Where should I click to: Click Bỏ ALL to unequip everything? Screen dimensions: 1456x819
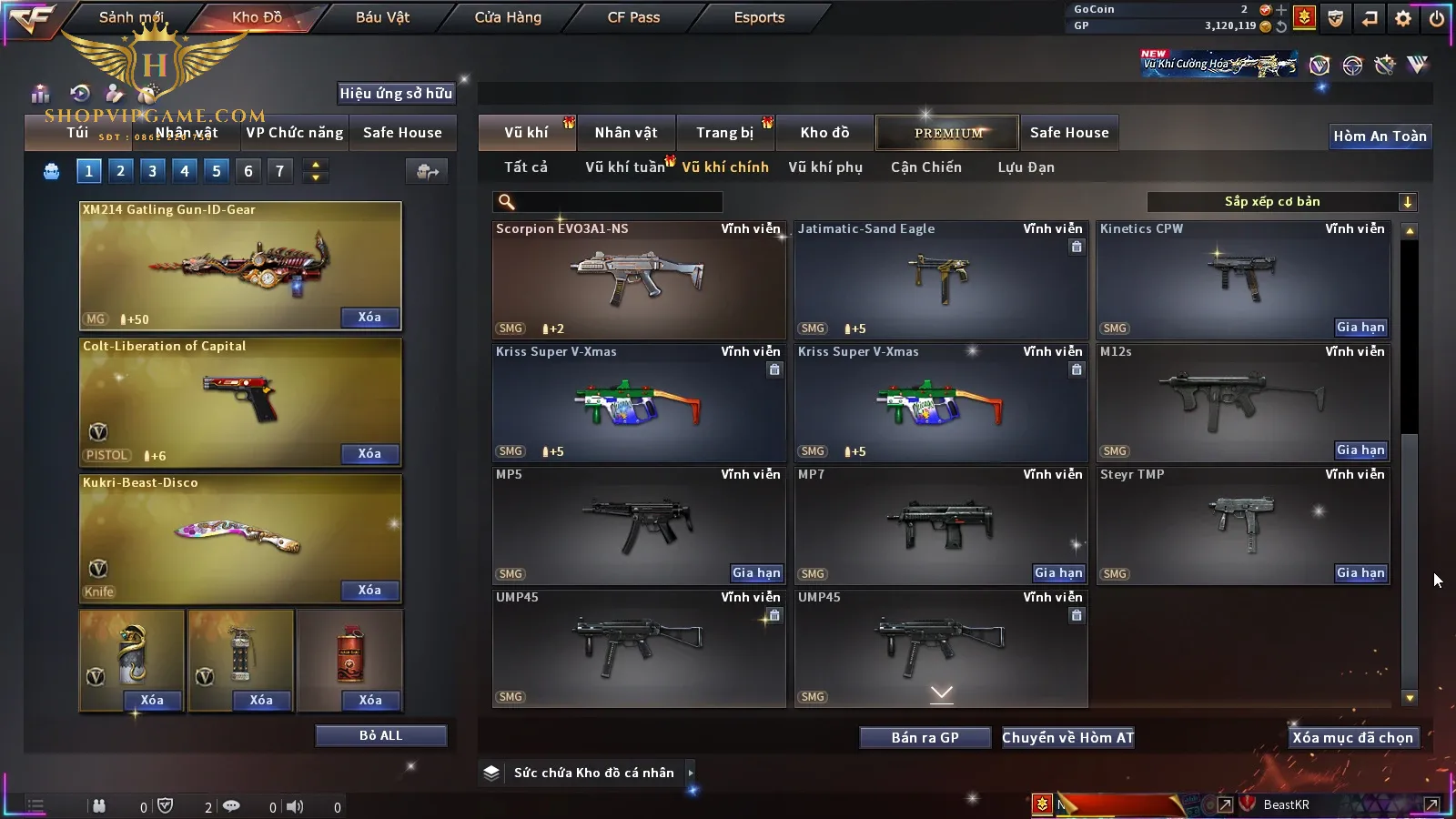pos(380,735)
